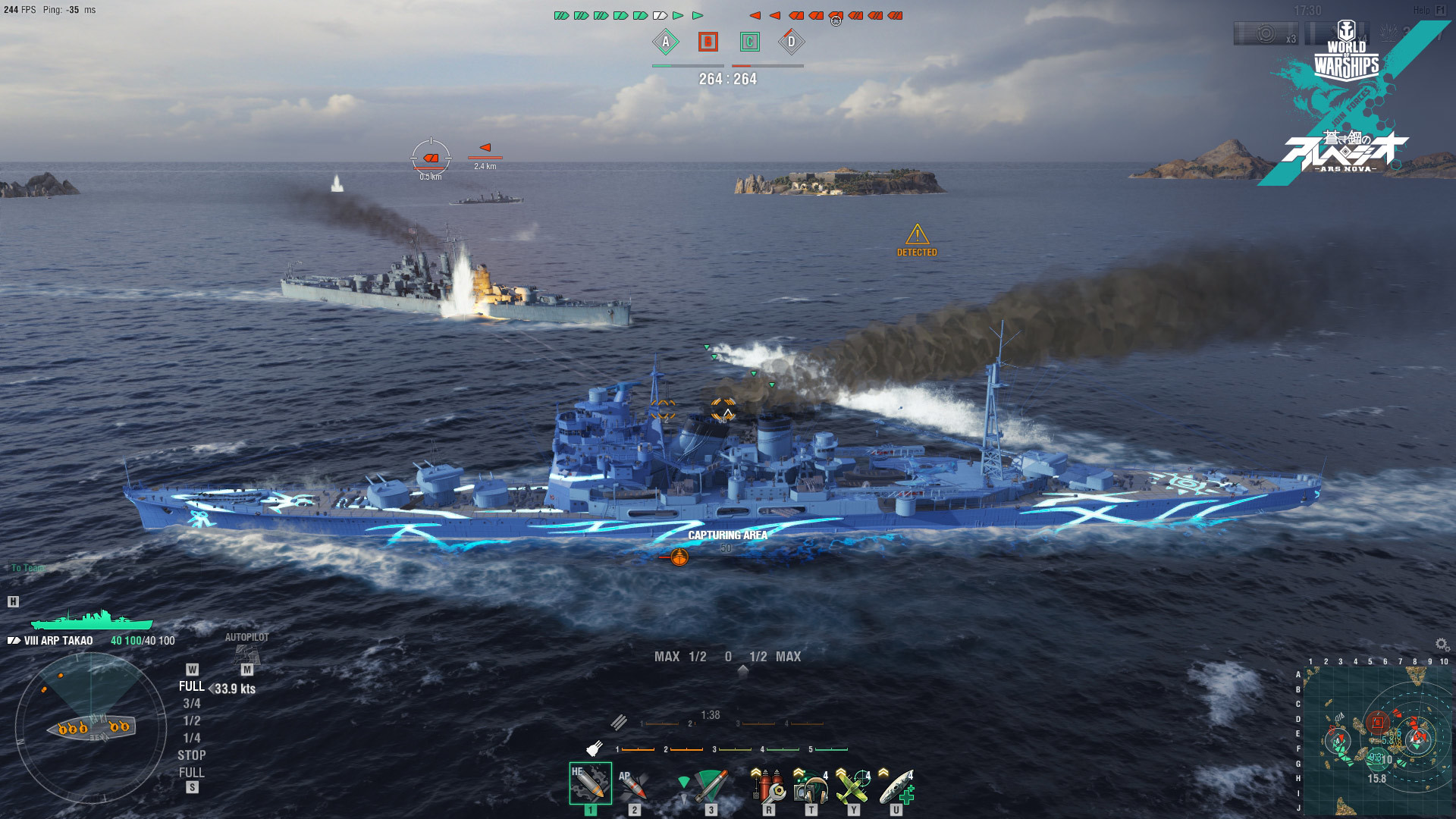Toggle the W full speed control

click(x=193, y=669)
